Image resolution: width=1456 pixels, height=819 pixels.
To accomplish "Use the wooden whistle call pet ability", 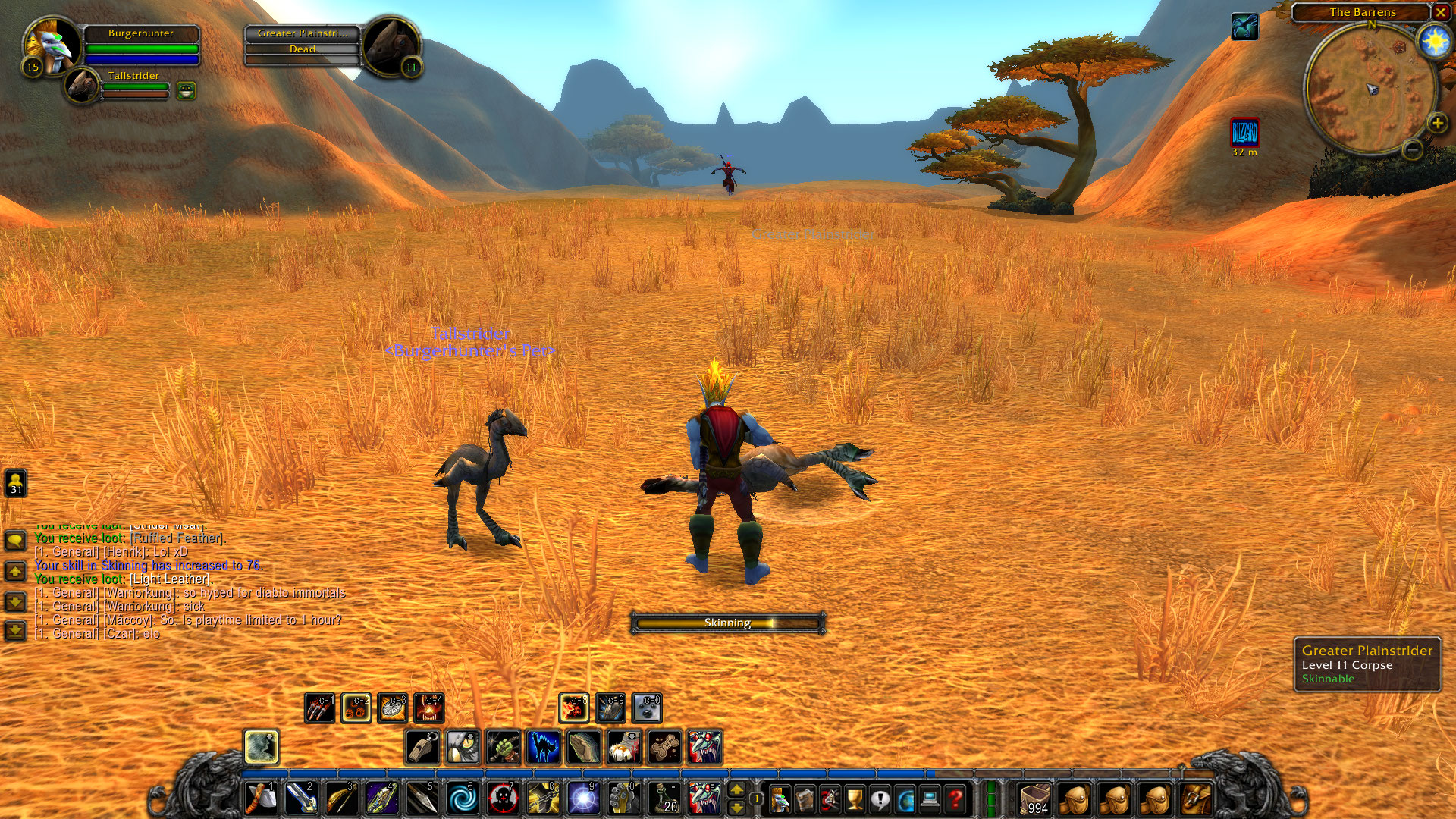I will coord(423,748).
